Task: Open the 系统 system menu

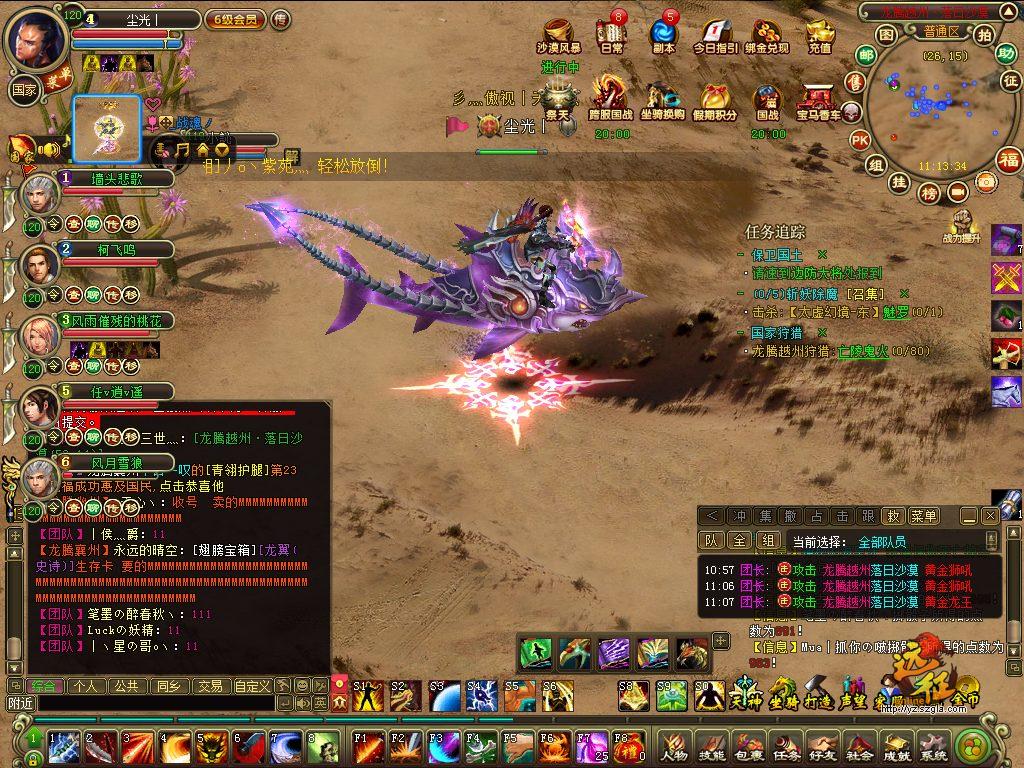Action: coord(934,746)
